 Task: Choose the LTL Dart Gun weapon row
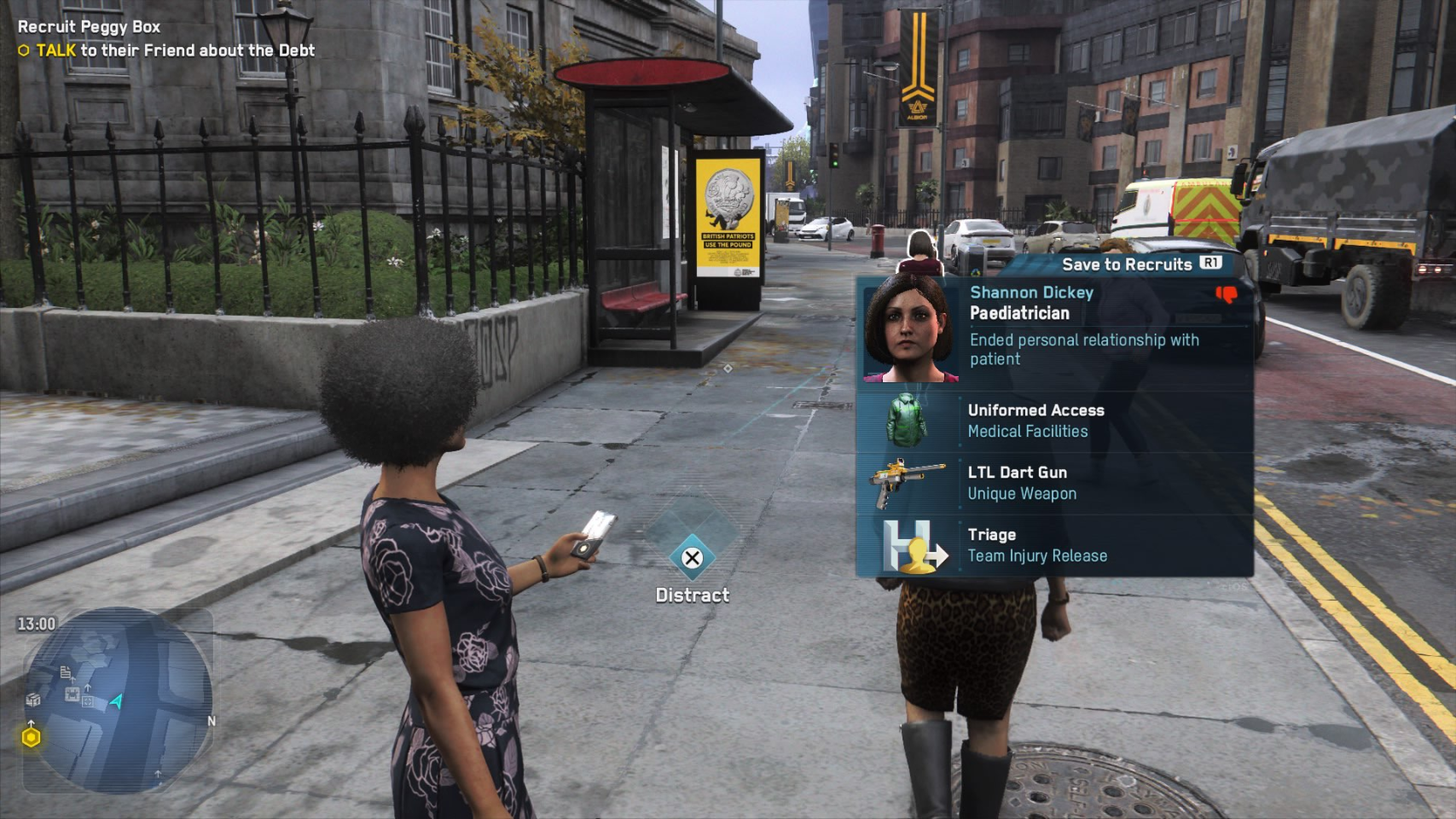click(1054, 483)
